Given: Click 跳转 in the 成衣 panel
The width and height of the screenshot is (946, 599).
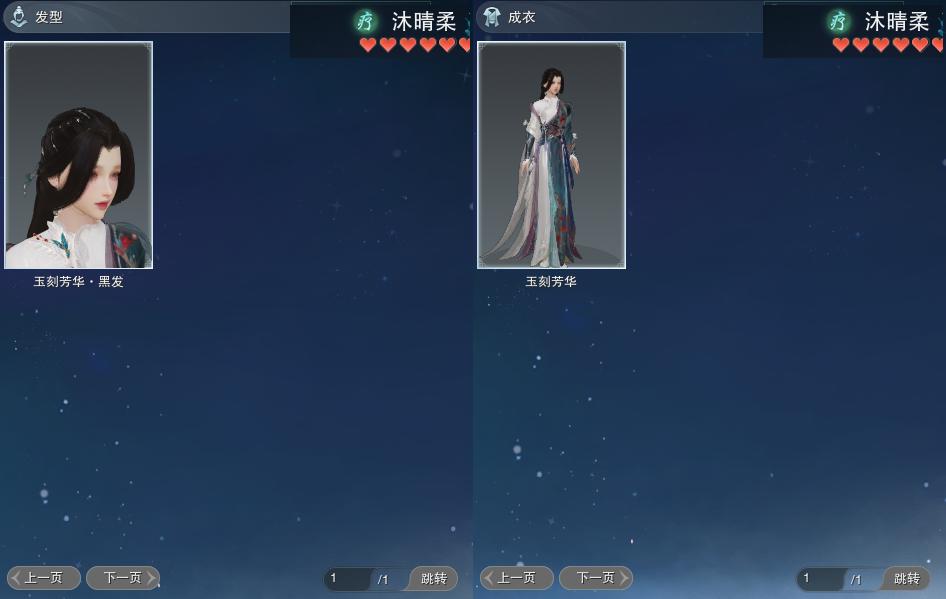Looking at the screenshot, I should pos(906,579).
